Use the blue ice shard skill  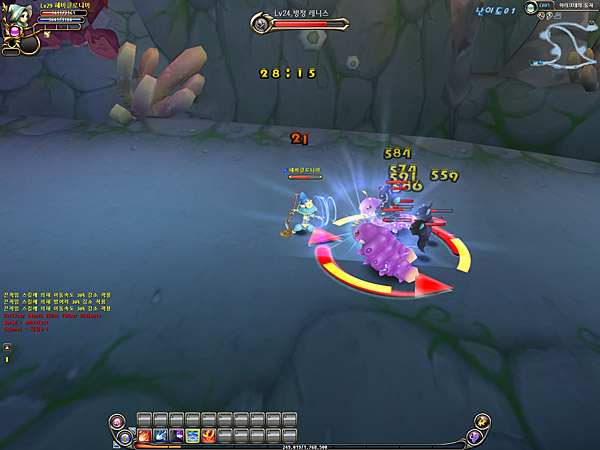click(160, 436)
